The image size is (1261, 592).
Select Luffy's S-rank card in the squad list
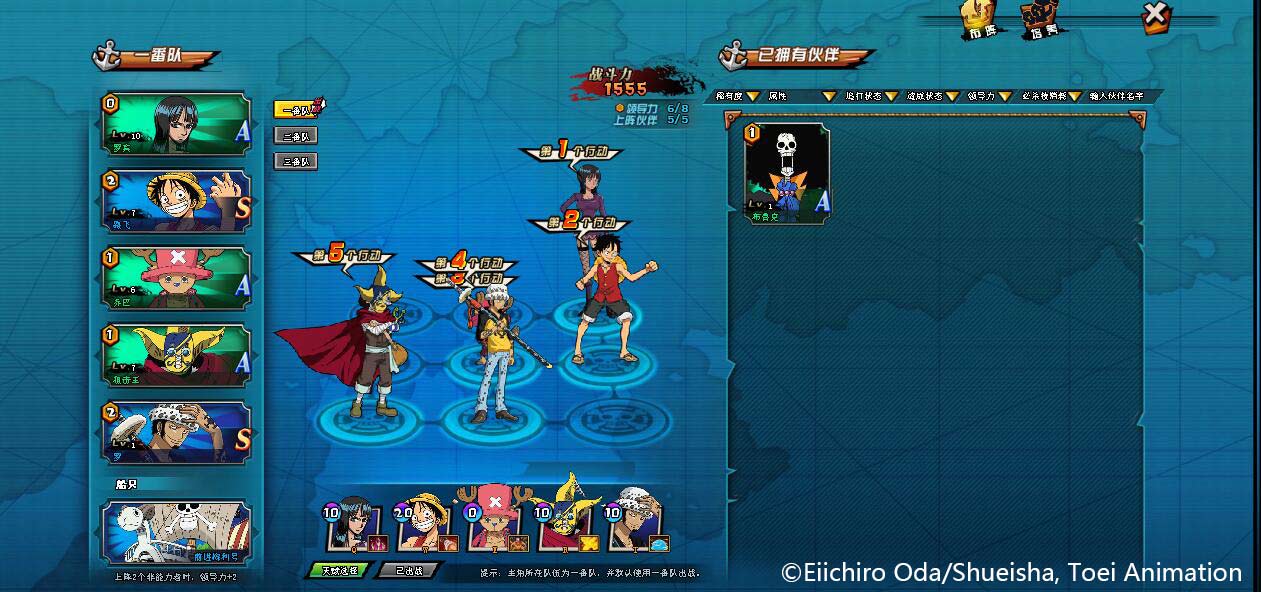click(176, 201)
